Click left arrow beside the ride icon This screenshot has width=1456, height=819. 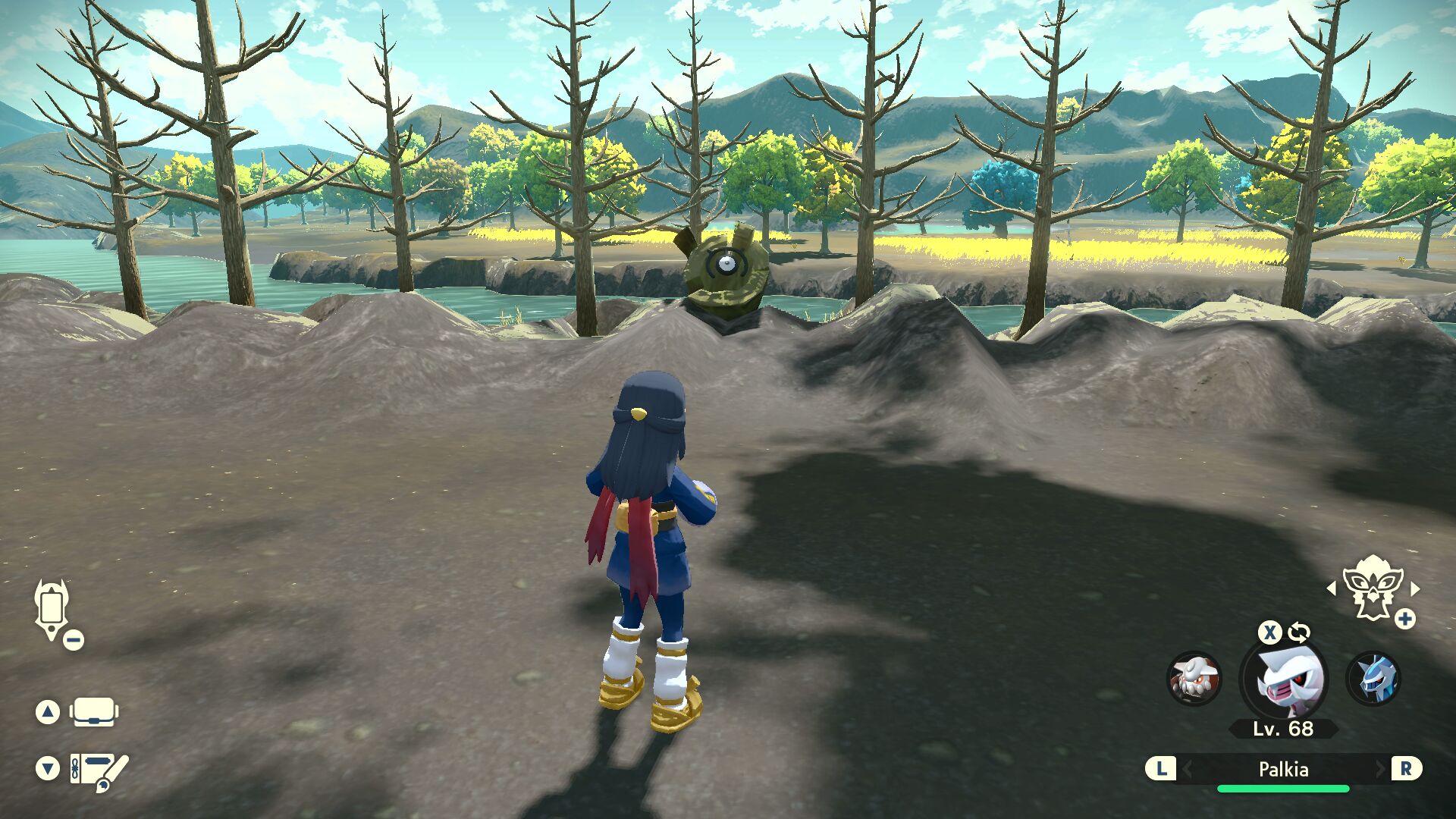point(1331,588)
